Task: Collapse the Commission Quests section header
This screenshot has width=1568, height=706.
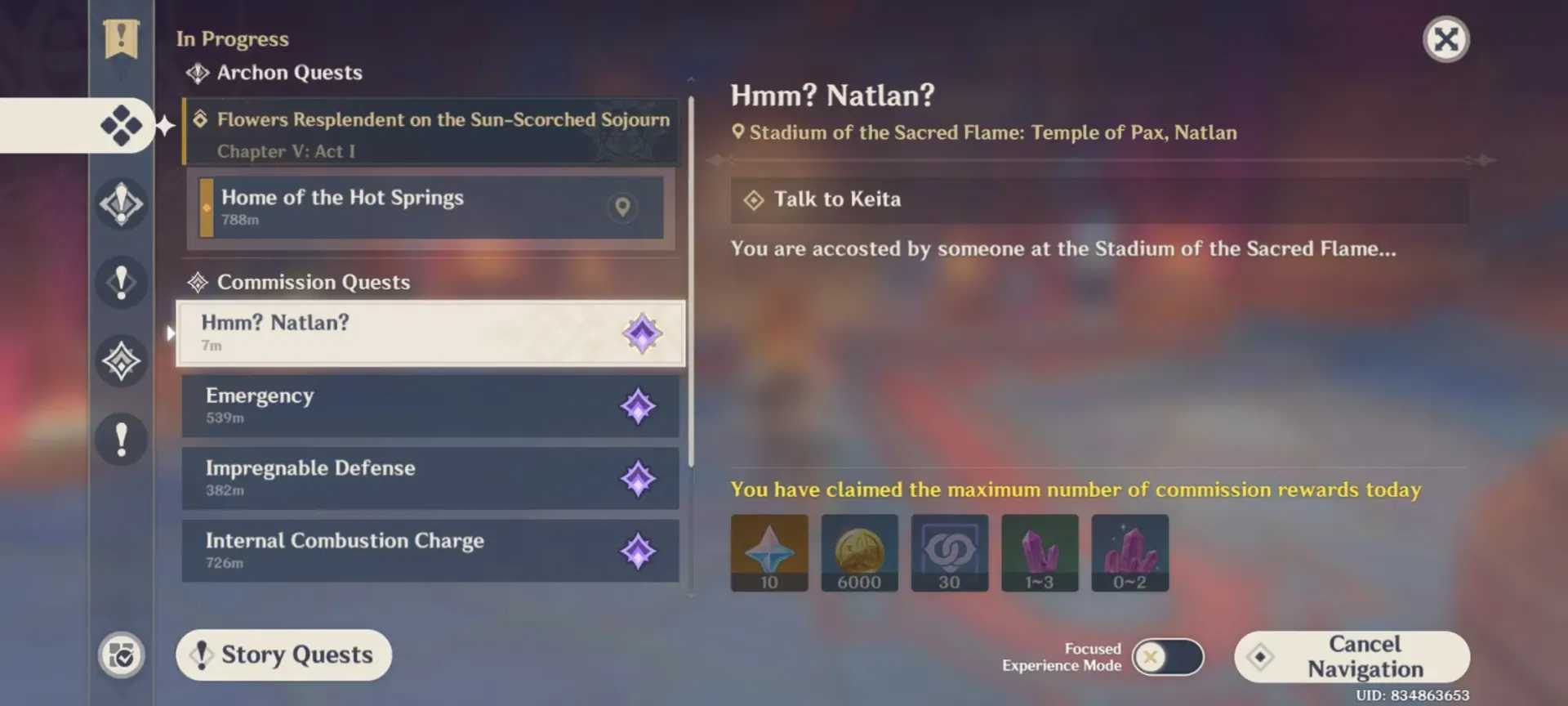Action: tap(313, 283)
